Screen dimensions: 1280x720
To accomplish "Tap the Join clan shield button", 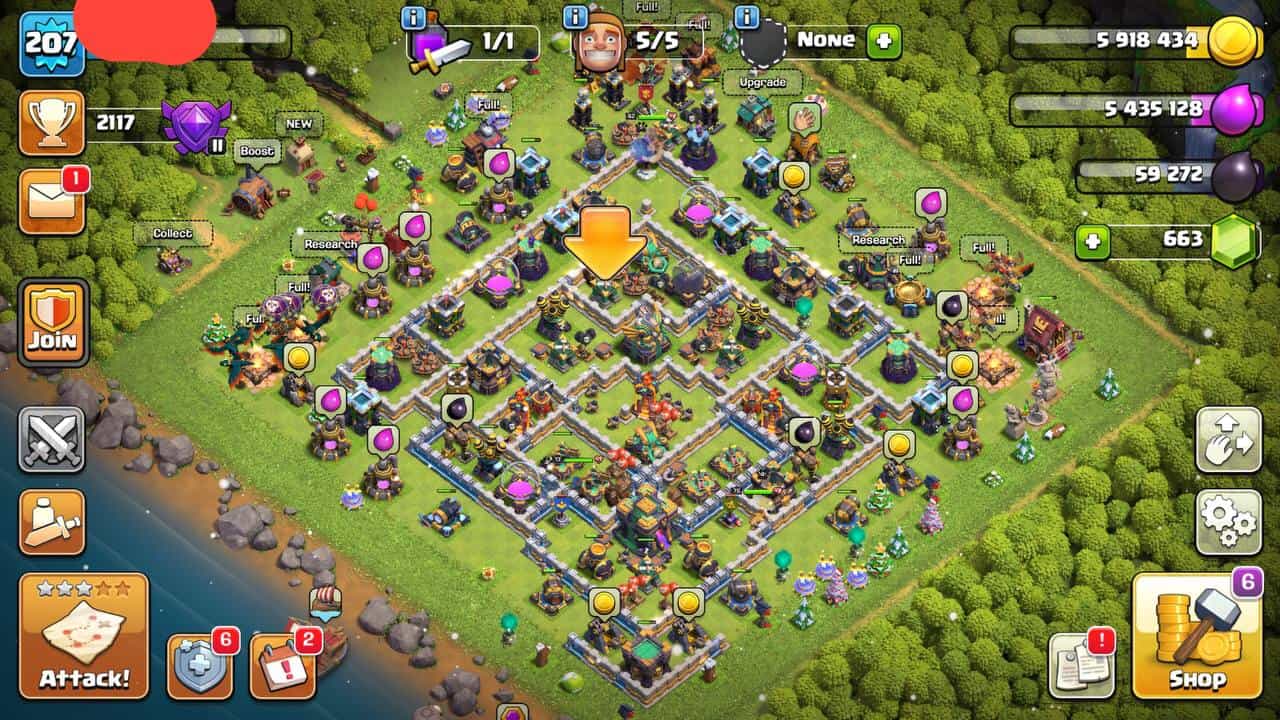I will pos(52,322).
